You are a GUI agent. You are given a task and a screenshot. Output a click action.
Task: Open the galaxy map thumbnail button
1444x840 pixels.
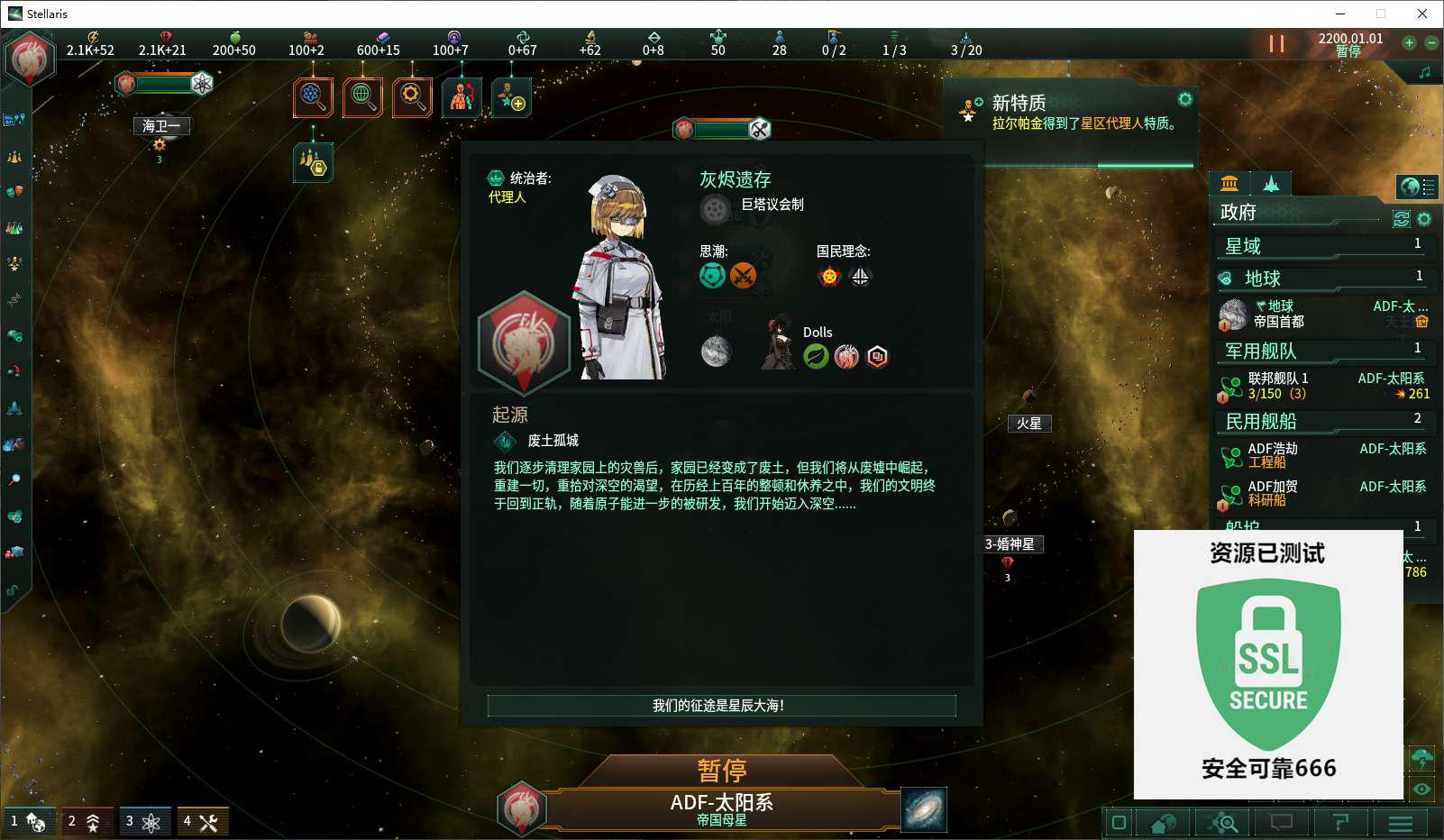coord(924,809)
